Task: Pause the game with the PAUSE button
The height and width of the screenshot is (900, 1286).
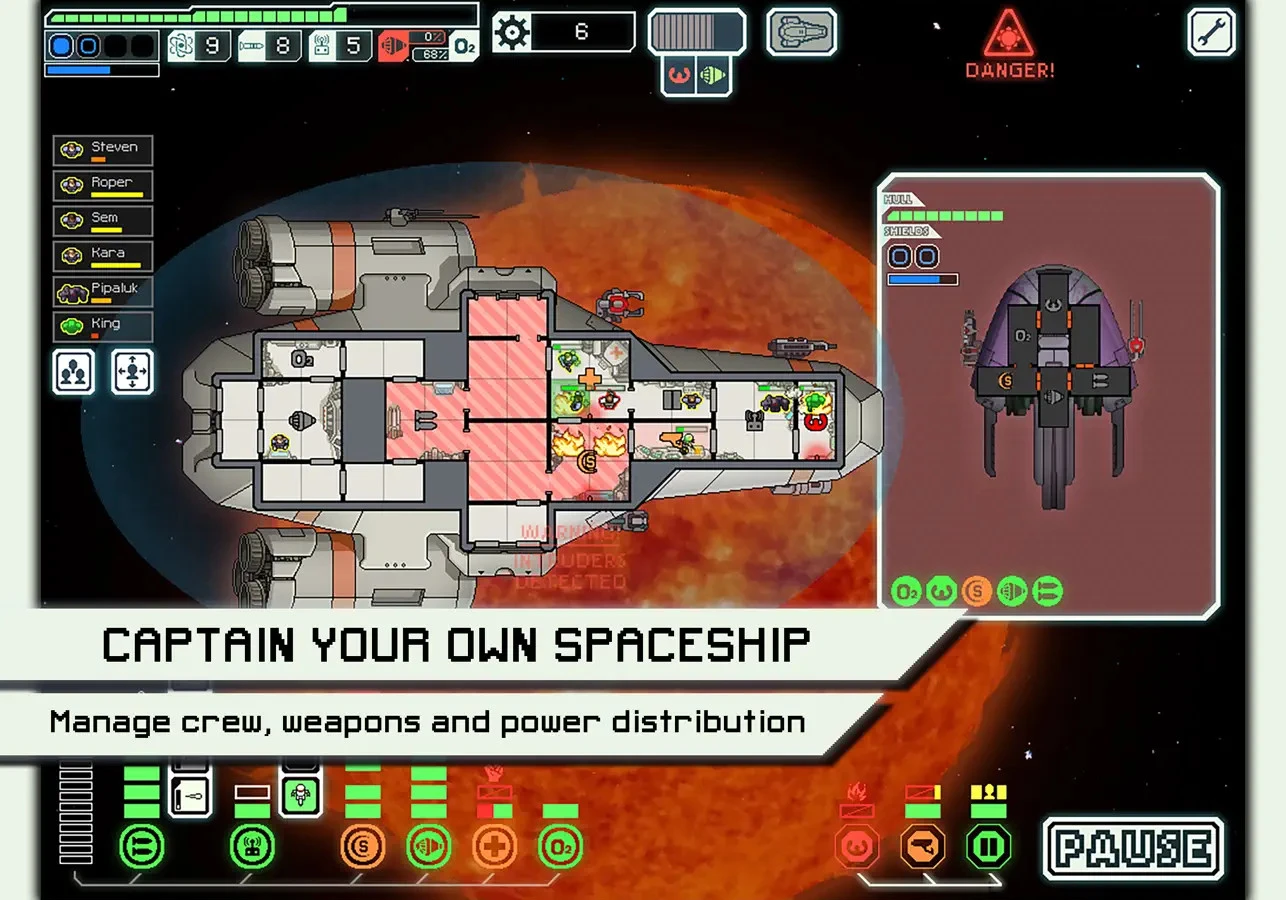Action: pyautogui.click(x=1133, y=849)
